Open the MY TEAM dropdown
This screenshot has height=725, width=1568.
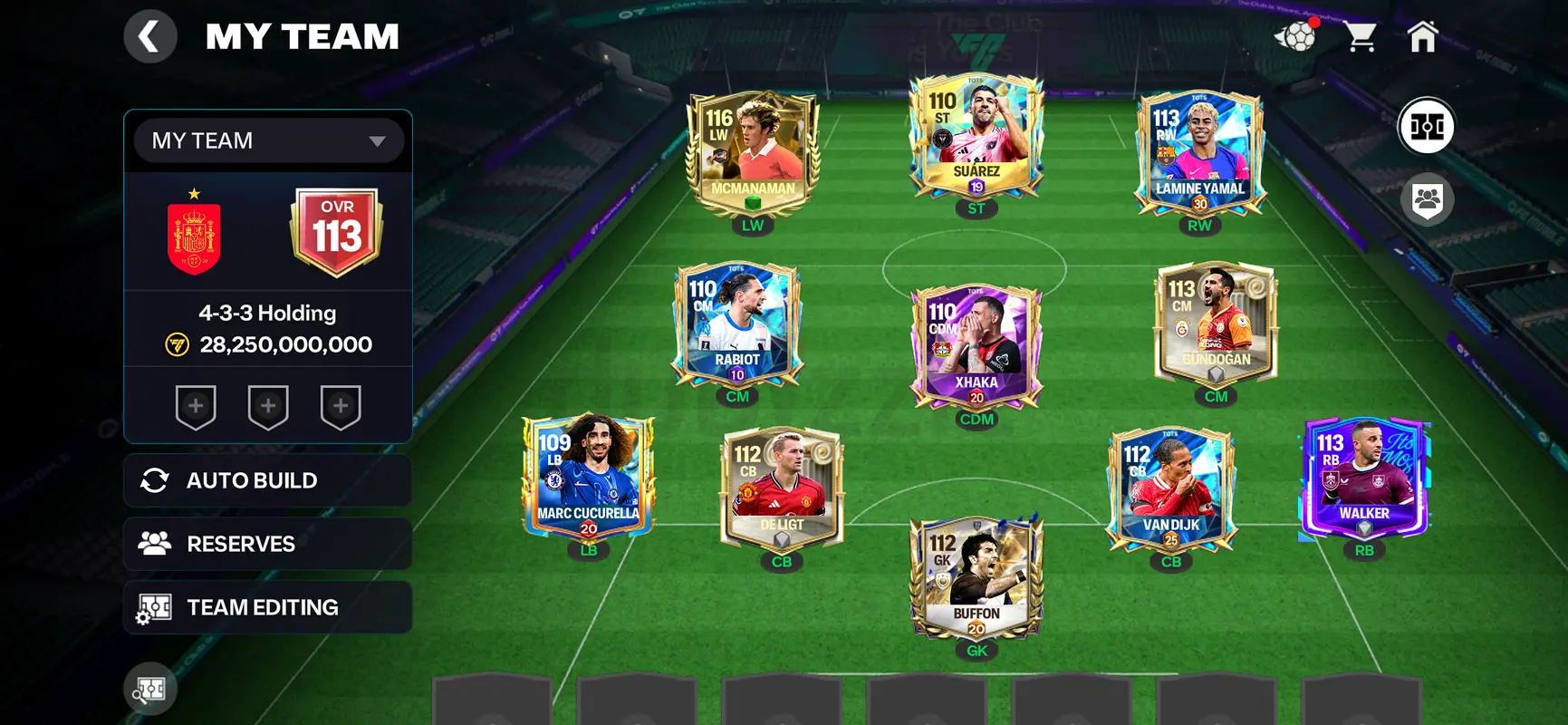pos(268,140)
